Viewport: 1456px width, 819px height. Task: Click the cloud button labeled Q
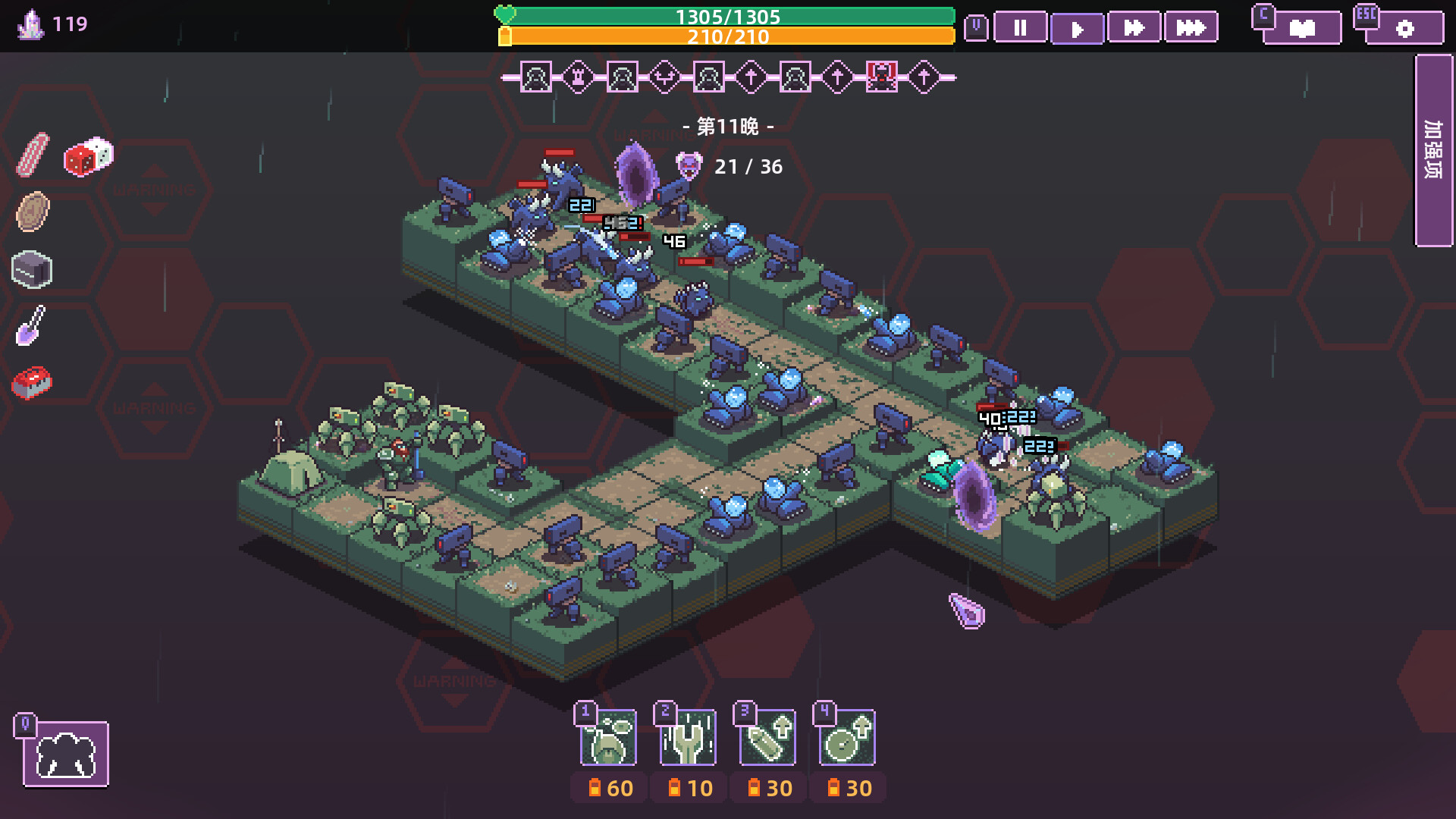pos(66,754)
